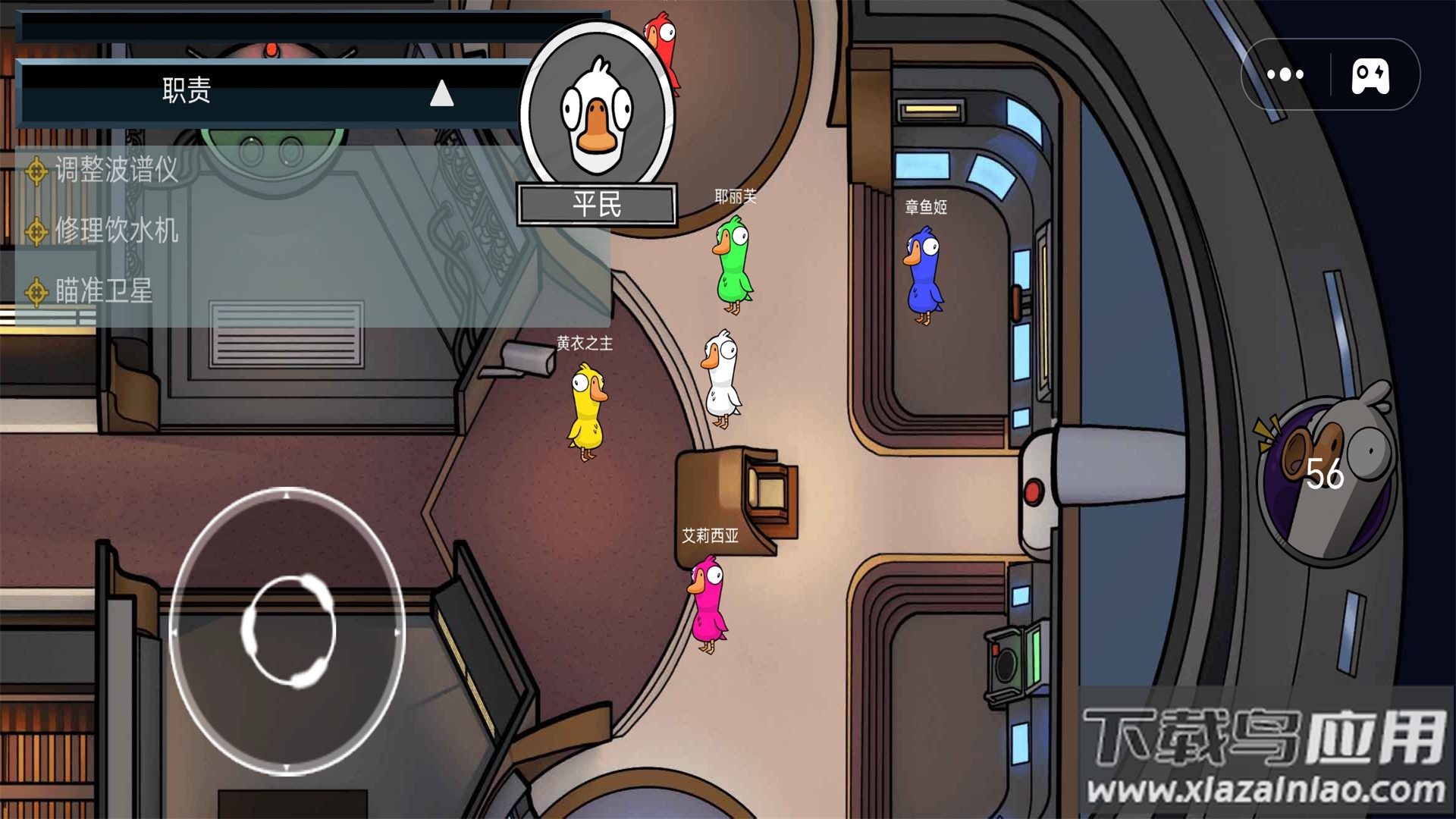The width and height of the screenshot is (1456, 819).
Task: Open the goose 平民 role portrait
Action: [x=598, y=114]
